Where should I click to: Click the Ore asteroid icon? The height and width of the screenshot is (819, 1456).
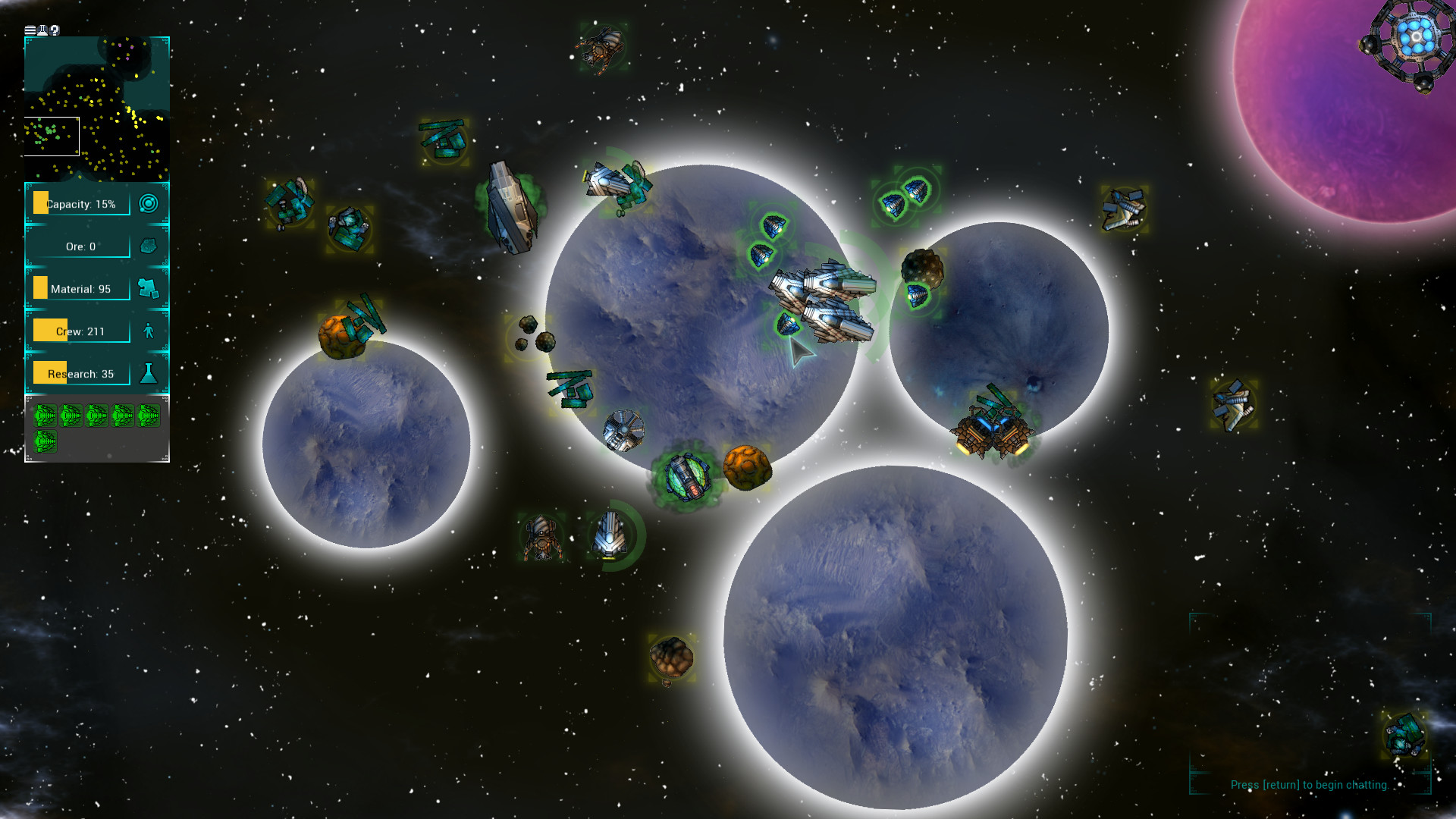[x=149, y=245]
